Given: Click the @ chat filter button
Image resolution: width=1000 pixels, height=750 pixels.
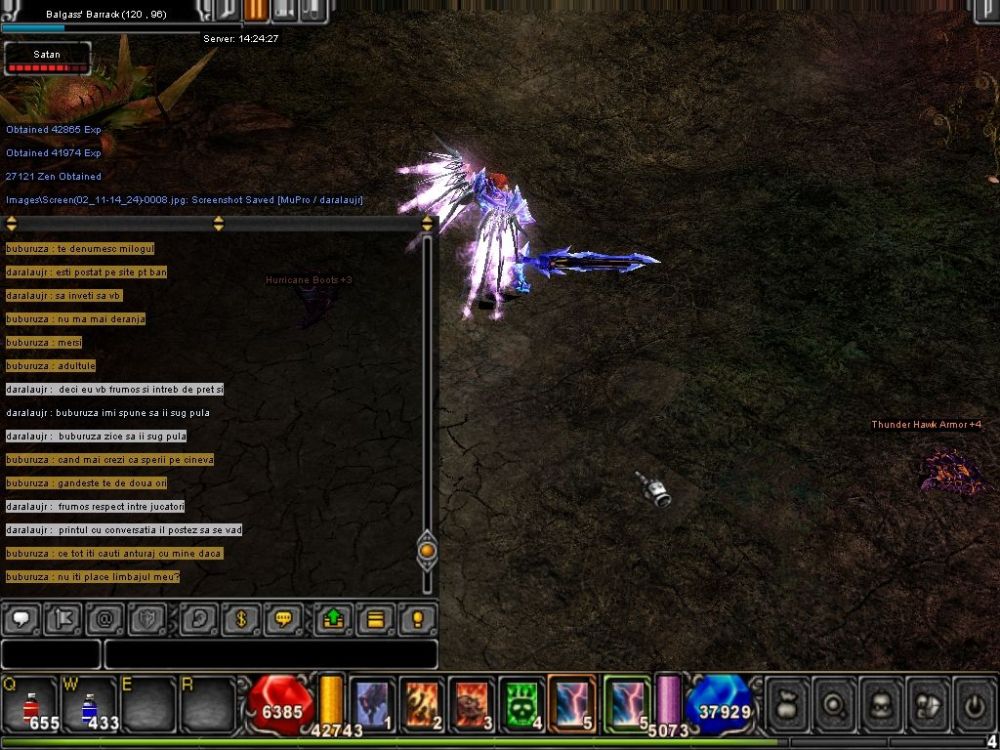Looking at the screenshot, I should [105, 620].
